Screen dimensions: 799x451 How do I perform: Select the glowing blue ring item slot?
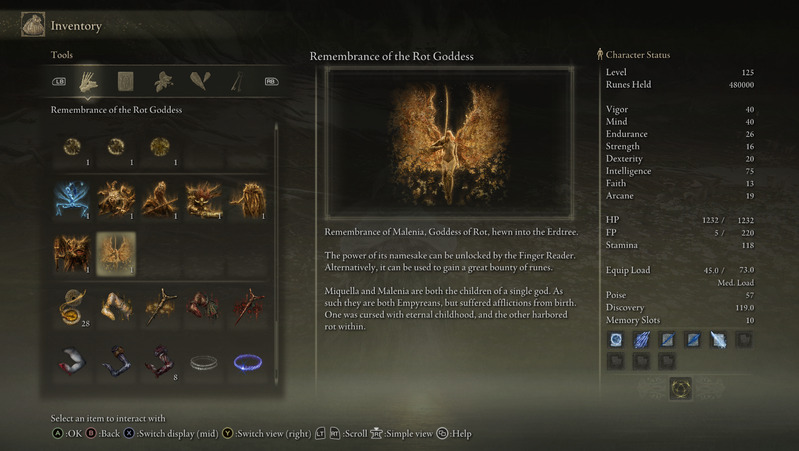247,360
